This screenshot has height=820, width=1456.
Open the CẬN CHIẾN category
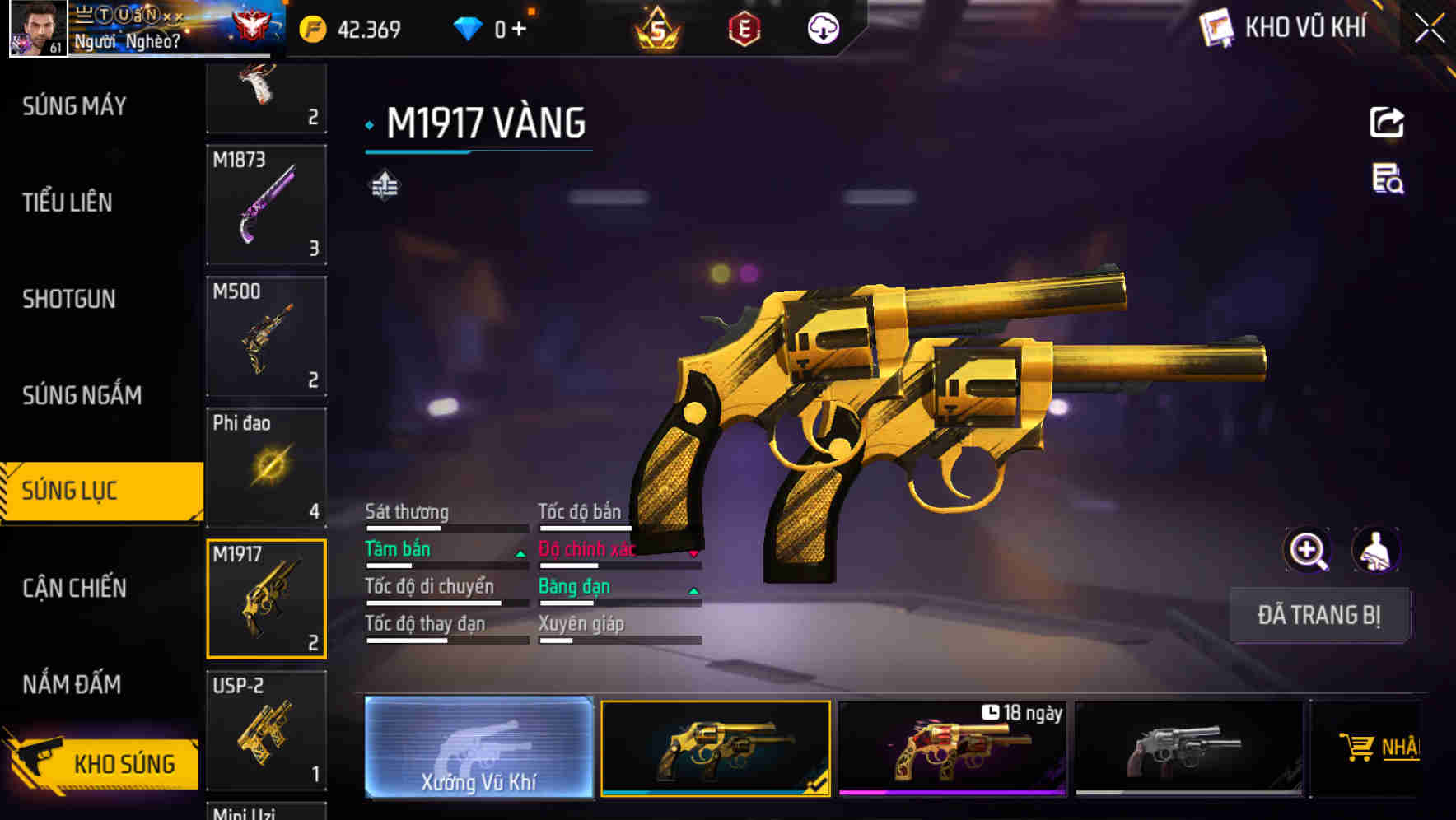point(75,588)
